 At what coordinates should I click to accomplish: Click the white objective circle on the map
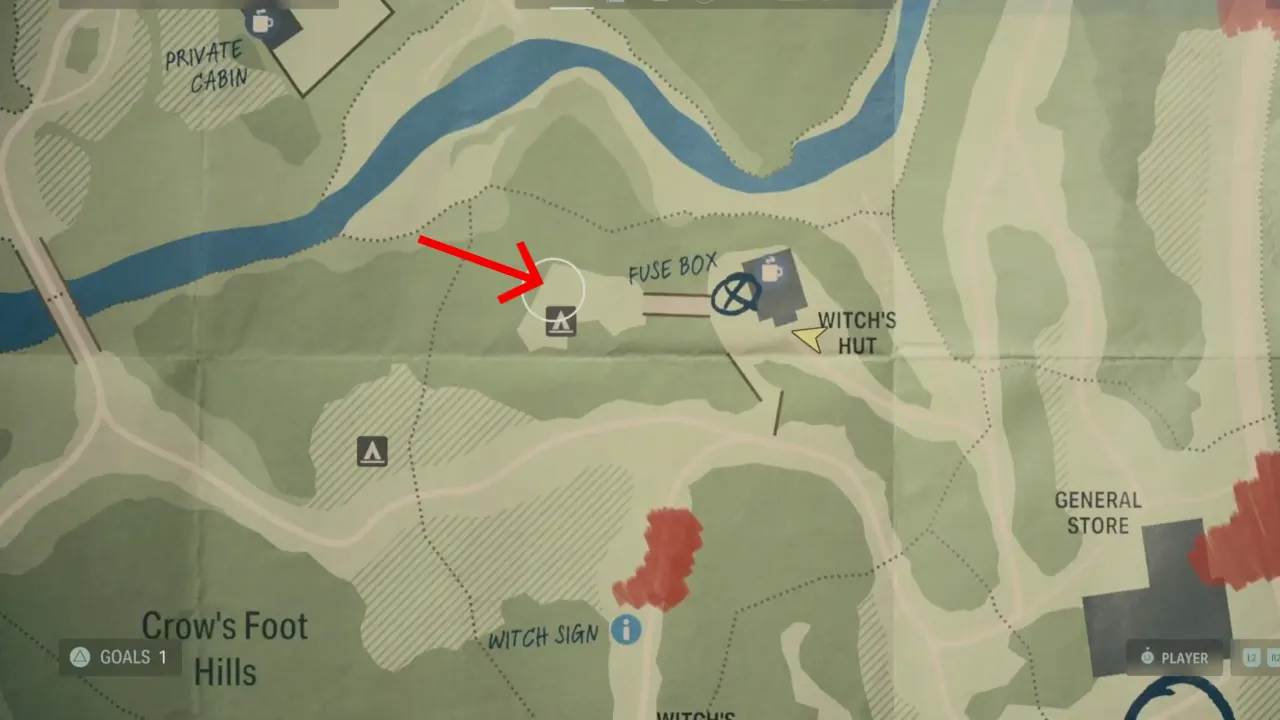click(x=552, y=290)
